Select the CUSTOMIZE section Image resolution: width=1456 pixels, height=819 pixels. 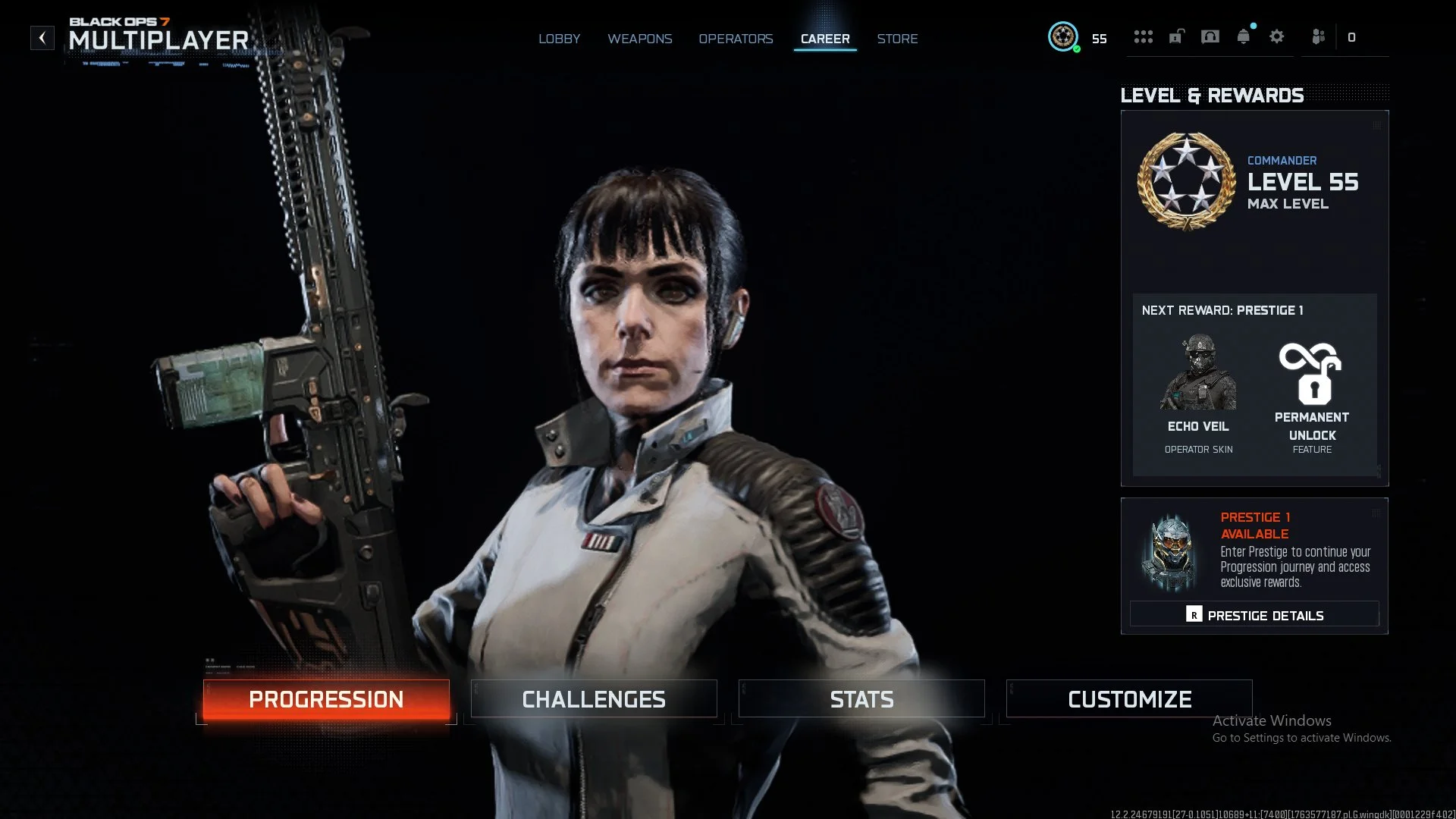point(1129,698)
